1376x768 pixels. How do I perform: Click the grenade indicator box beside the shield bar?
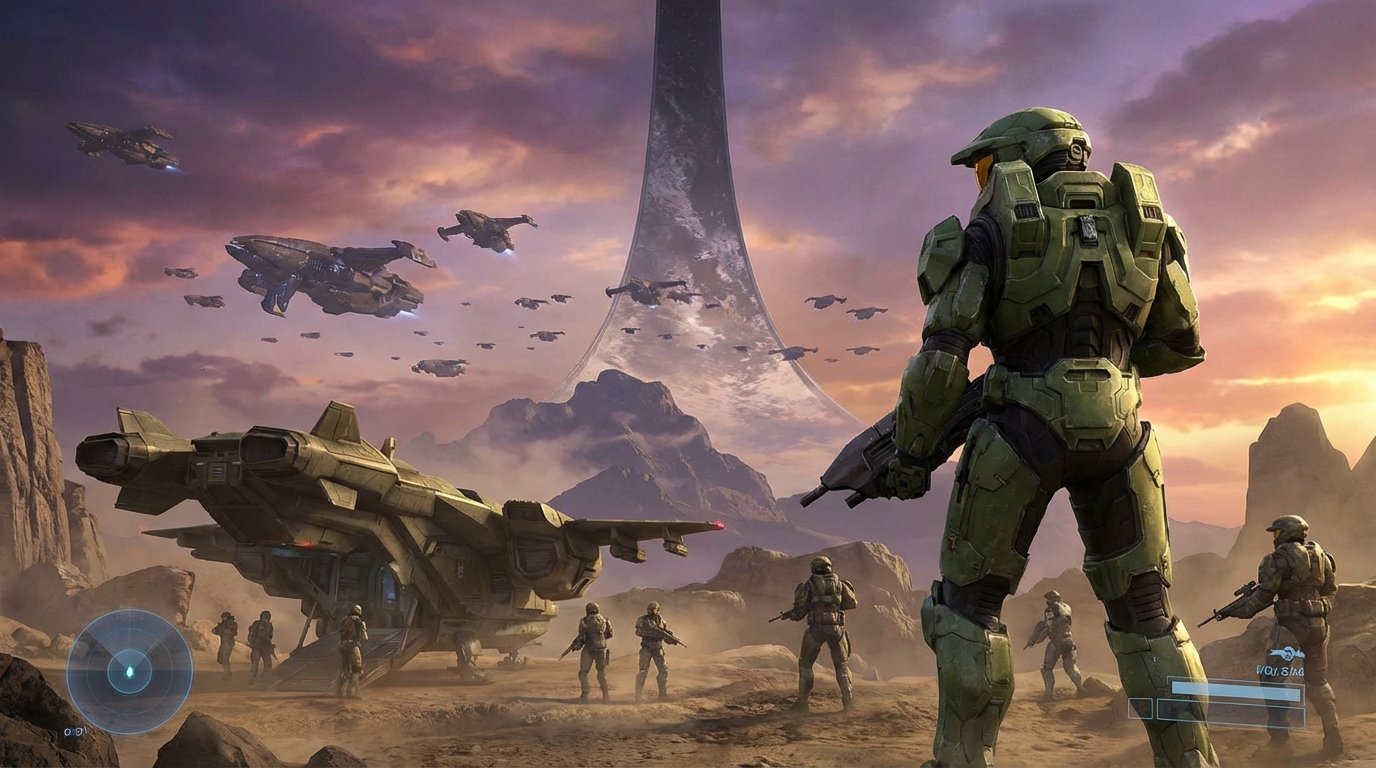1141,708
